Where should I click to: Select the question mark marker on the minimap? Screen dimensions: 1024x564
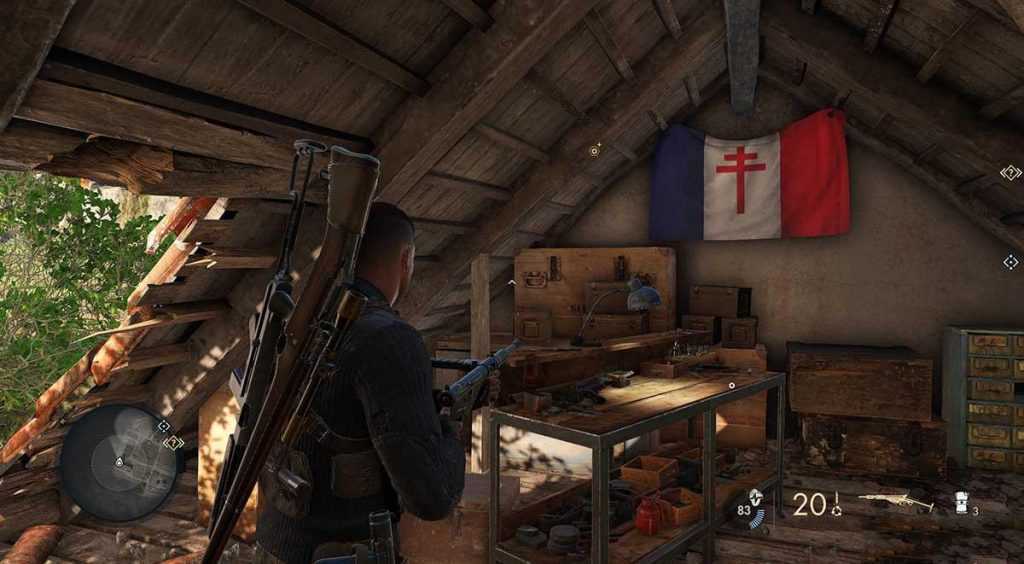(x=174, y=442)
